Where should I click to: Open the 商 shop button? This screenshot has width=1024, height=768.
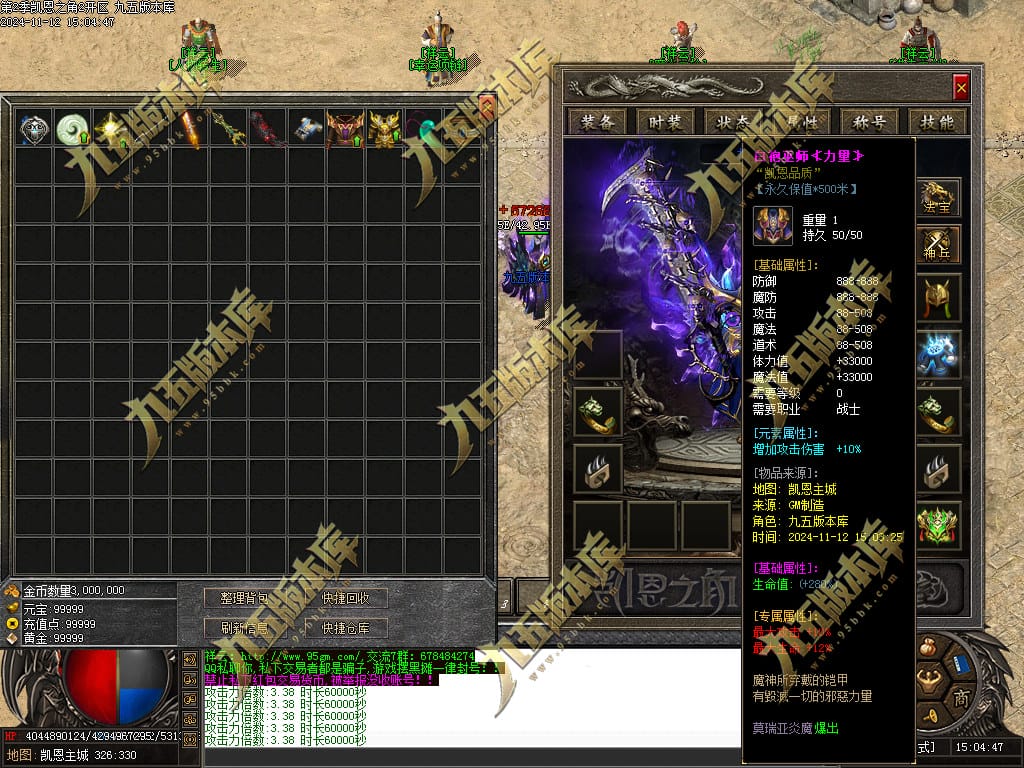tap(962, 696)
